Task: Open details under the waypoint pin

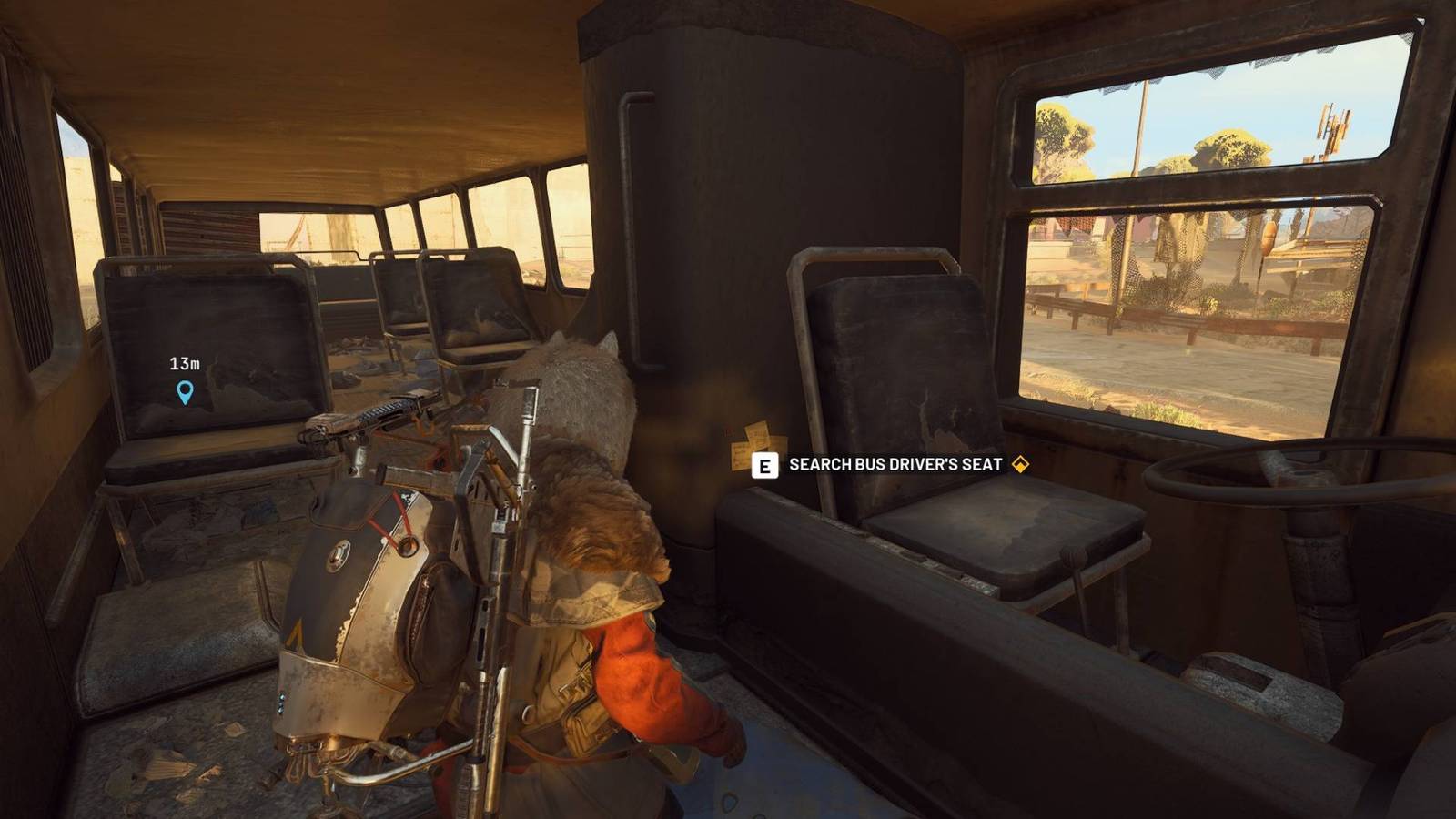Action: (x=186, y=392)
